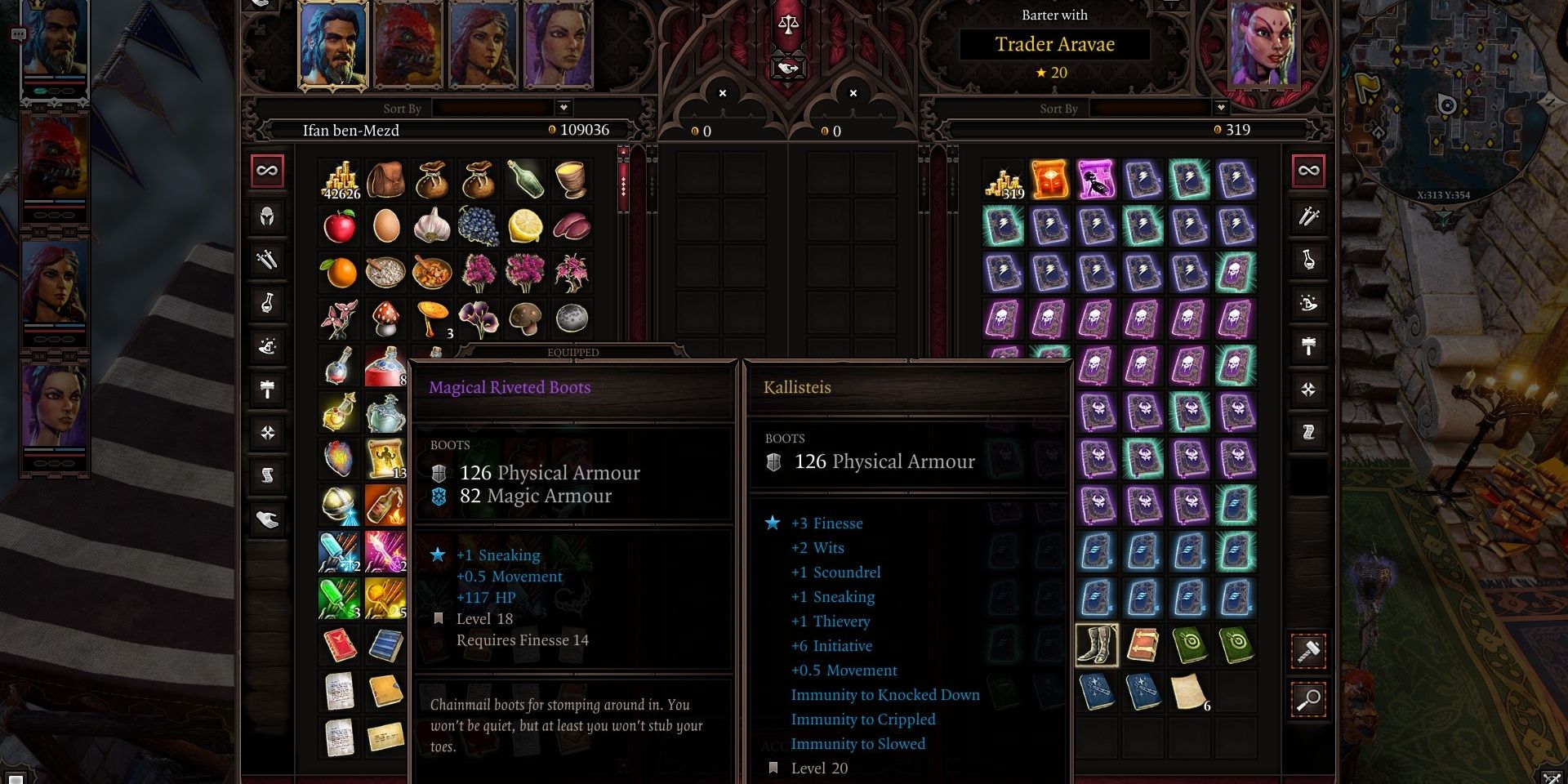Open the identify magnifying glass tool
This screenshot has width=1568, height=784.
click(x=1310, y=698)
